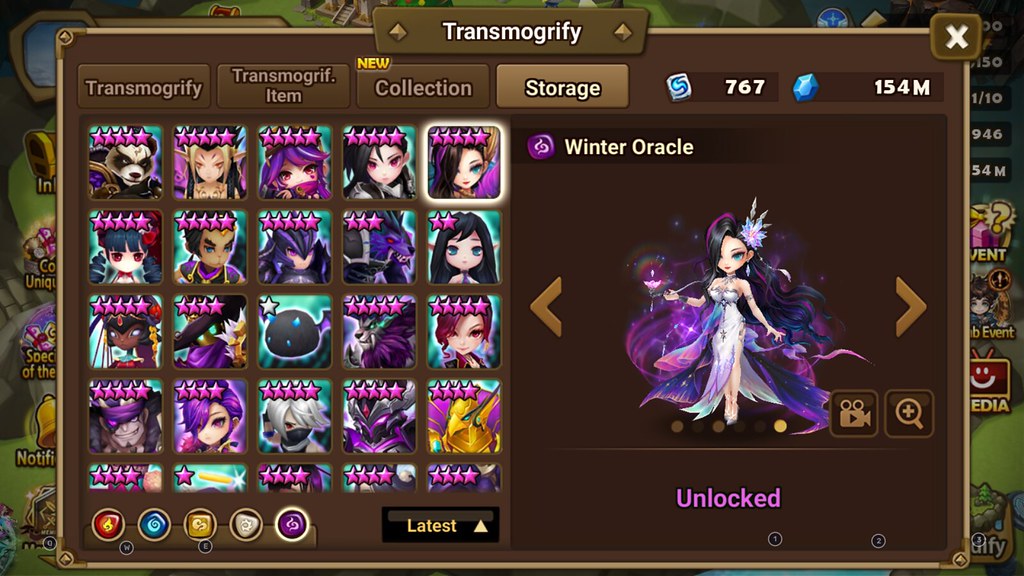
Task: Filter by light attribute
Action: coord(246,524)
